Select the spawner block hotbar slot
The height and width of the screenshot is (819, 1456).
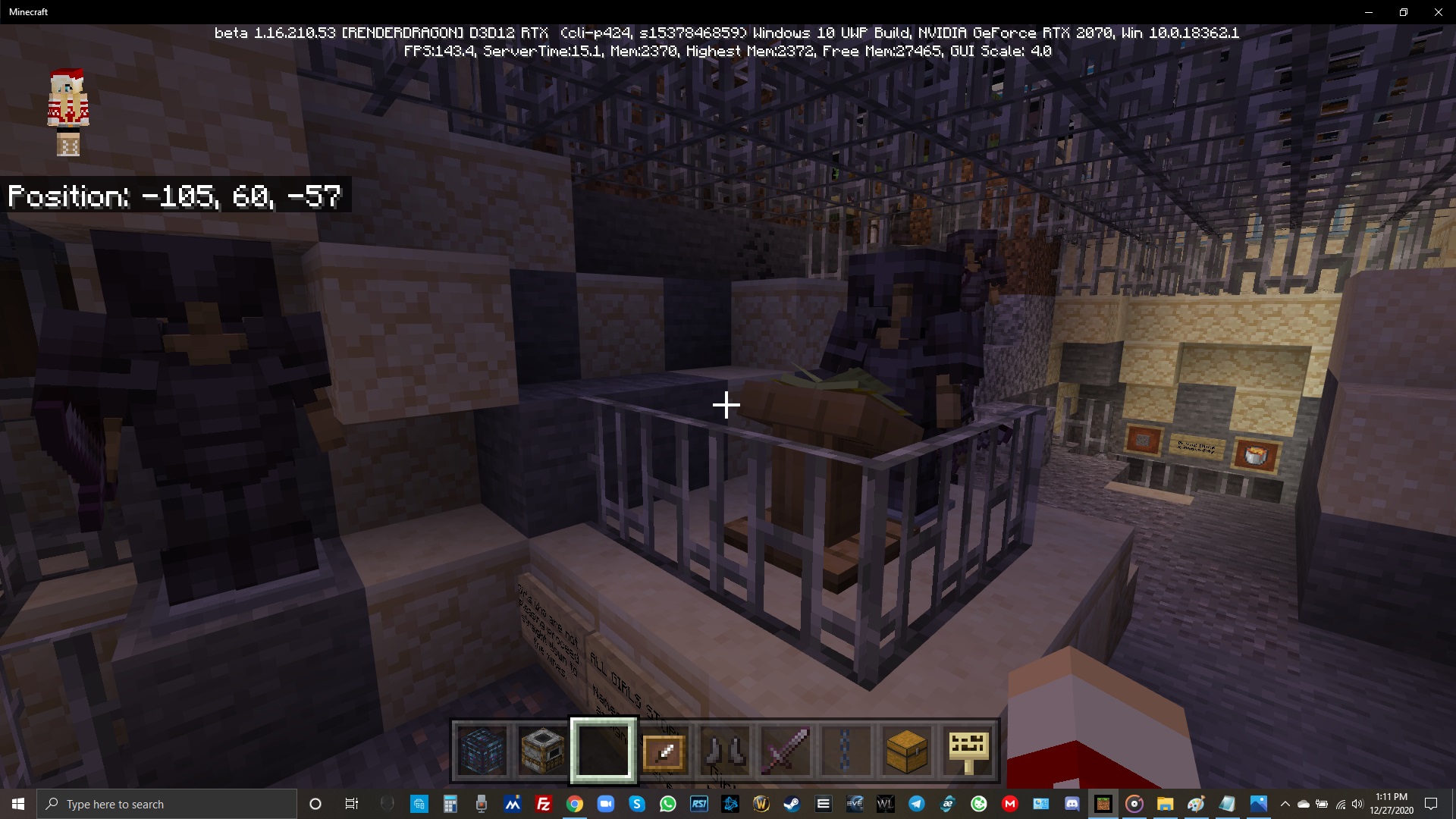482,751
